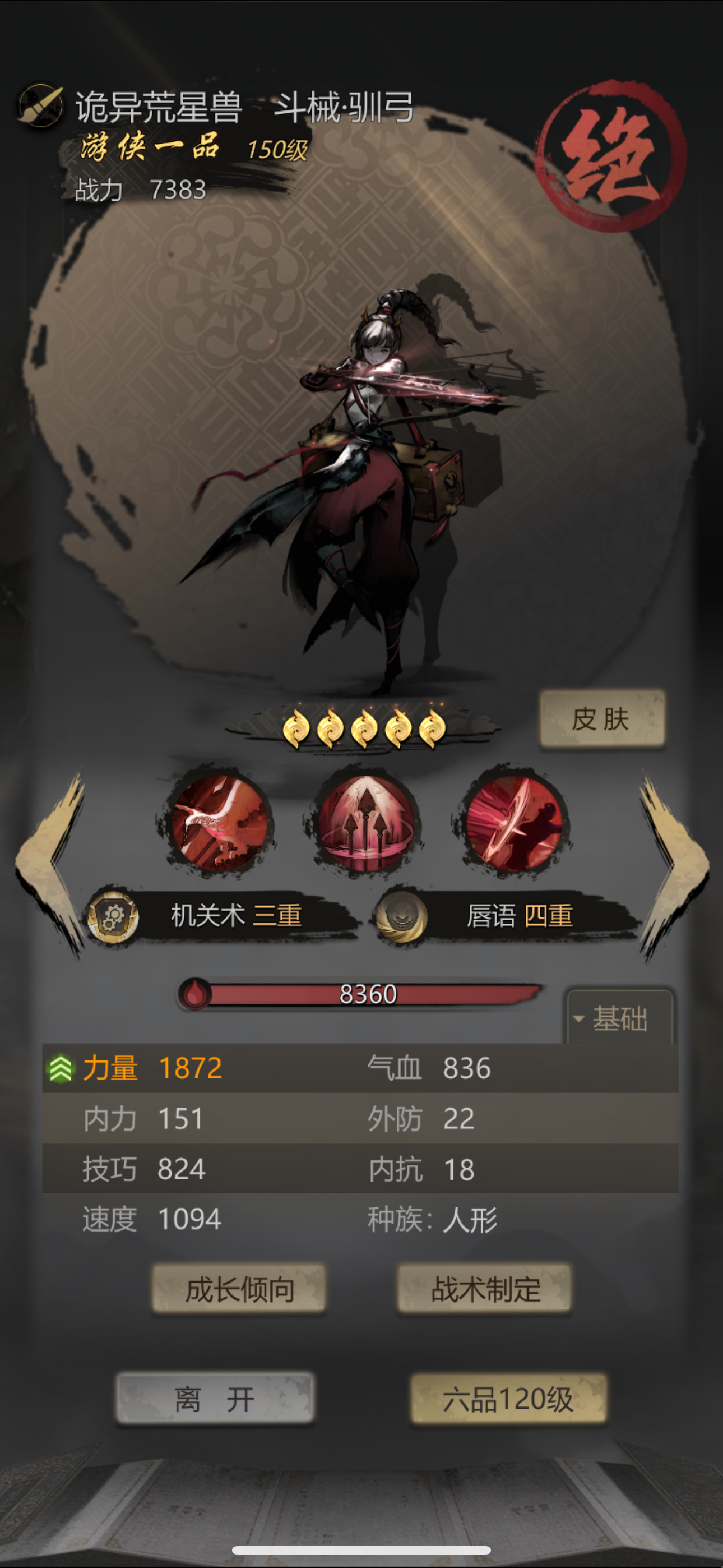Open the 成长倾向 menu

(x=239, y=1289)
